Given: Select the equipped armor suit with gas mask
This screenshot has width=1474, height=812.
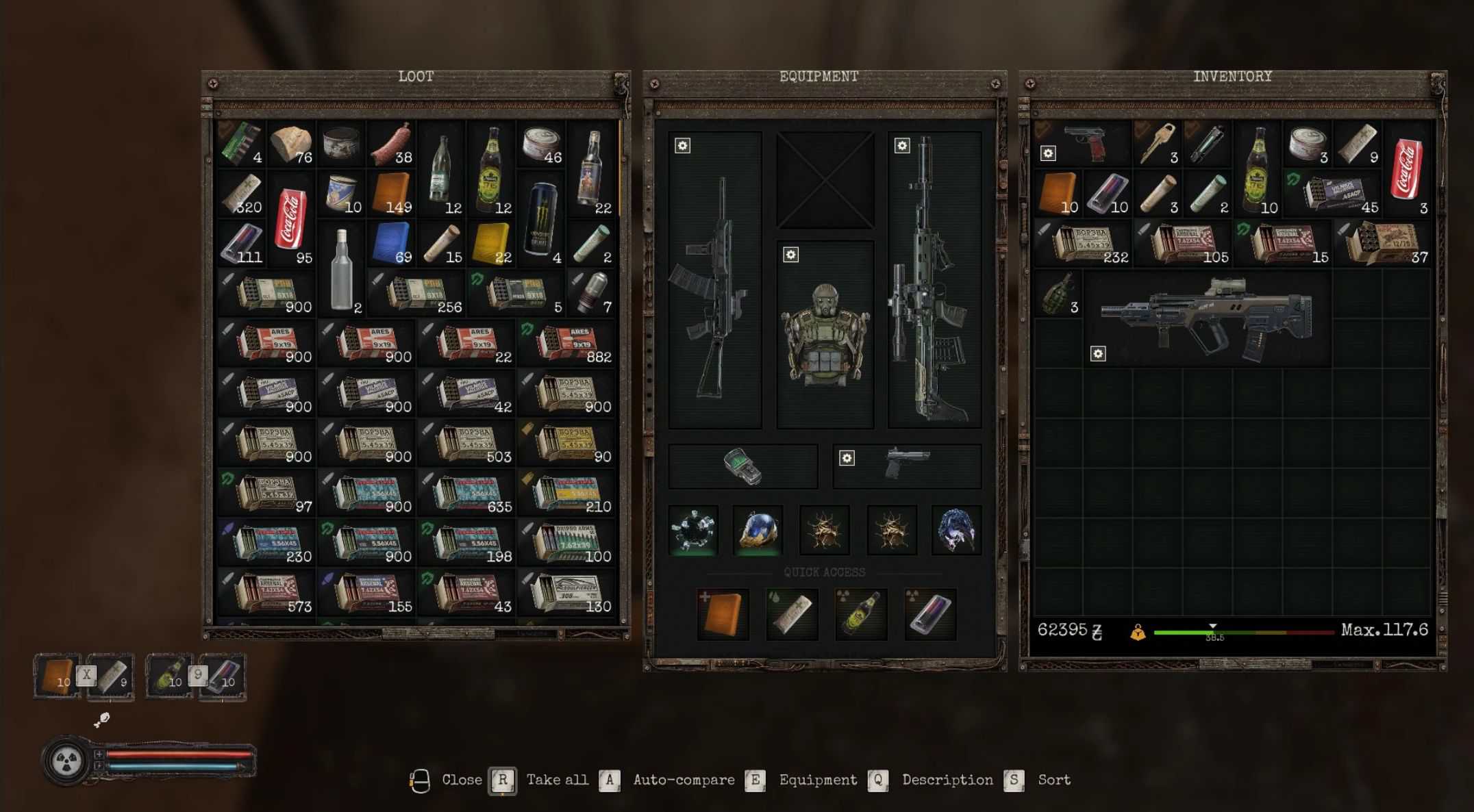Looking at the screenshot, I should pyautogui.click(x=825, y=334).
